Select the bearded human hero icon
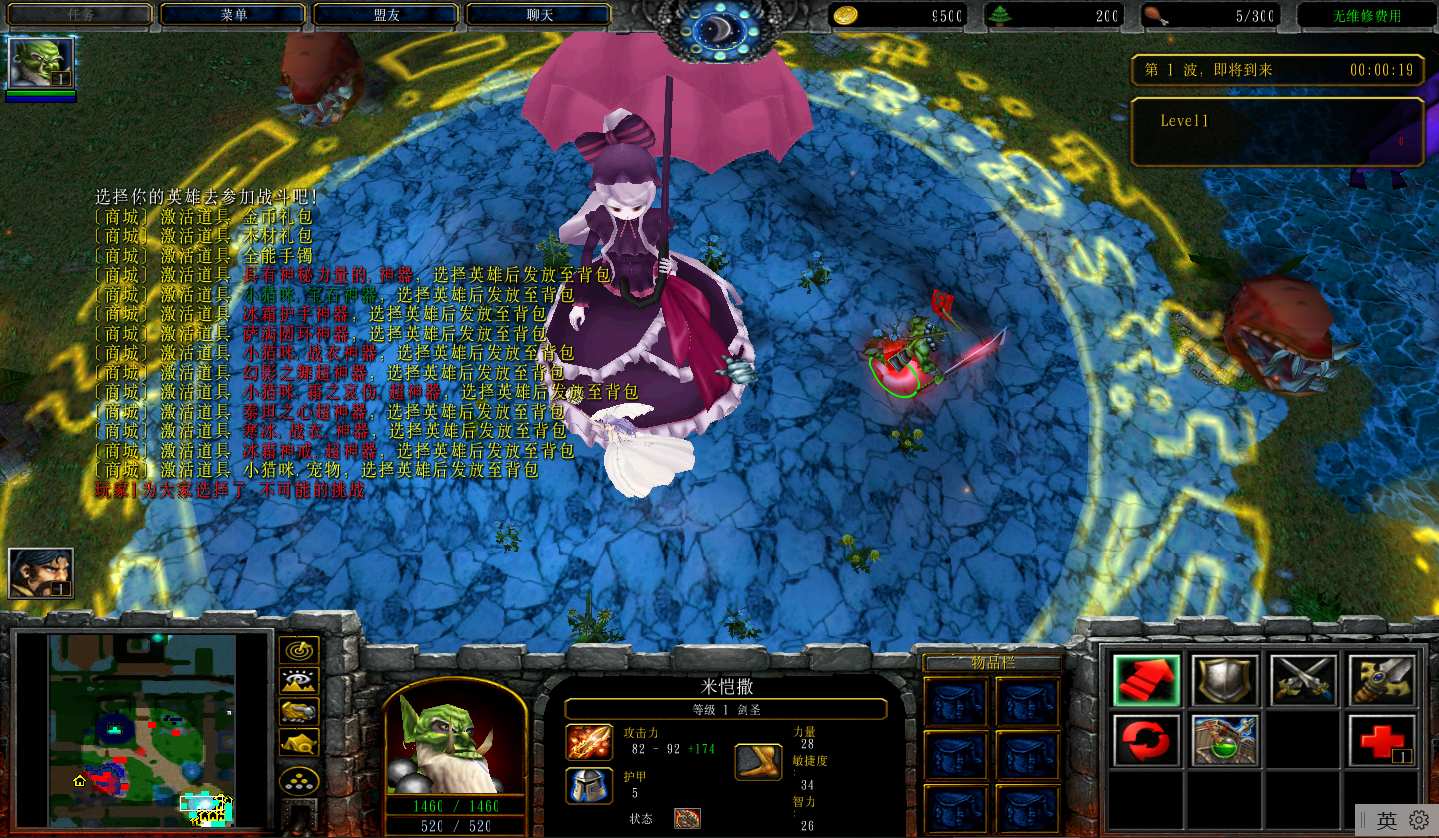The width and height of the screenshot is (1439, 838). tap(41, 573)
